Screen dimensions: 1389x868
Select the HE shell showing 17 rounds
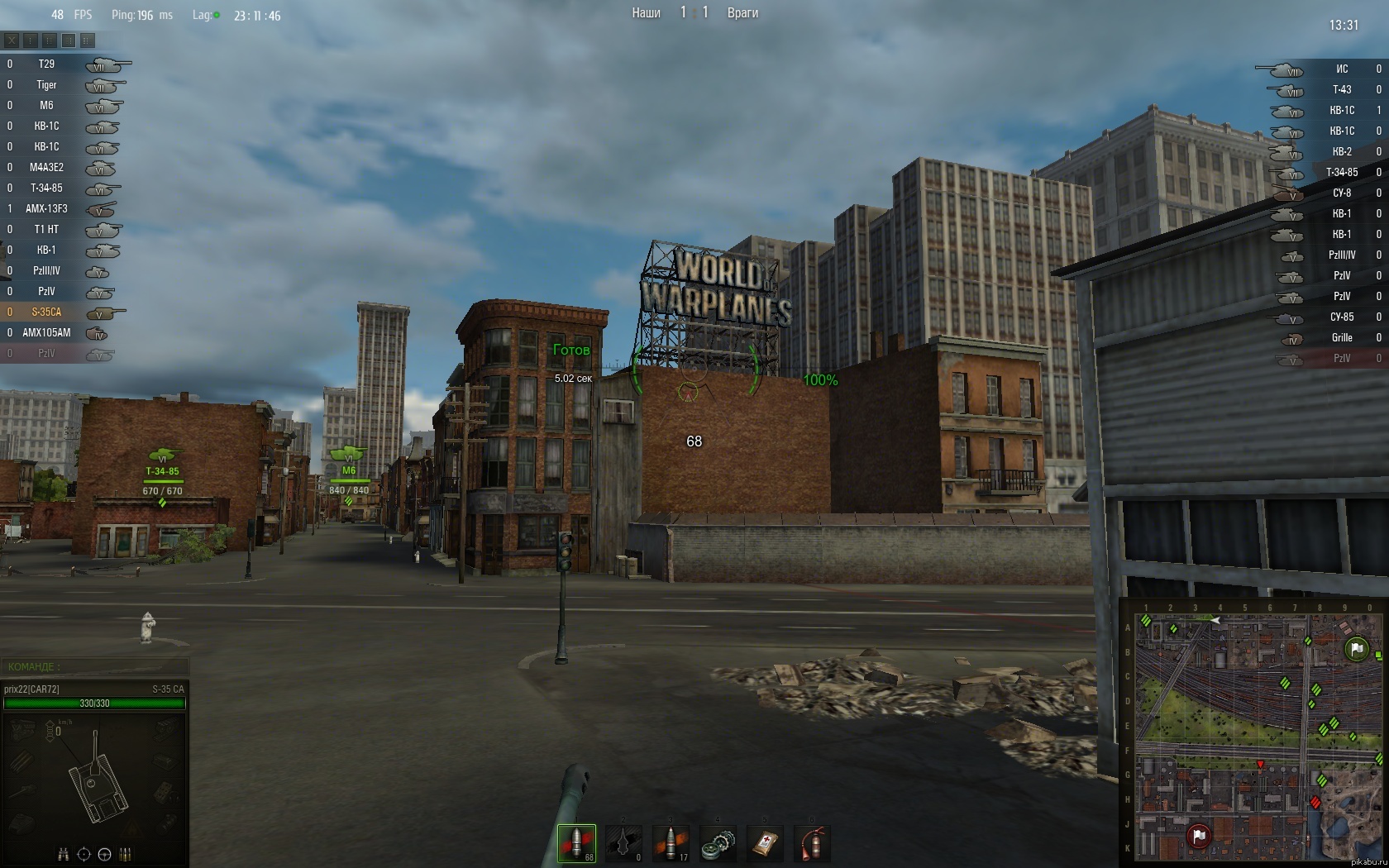tap(671, 842)
